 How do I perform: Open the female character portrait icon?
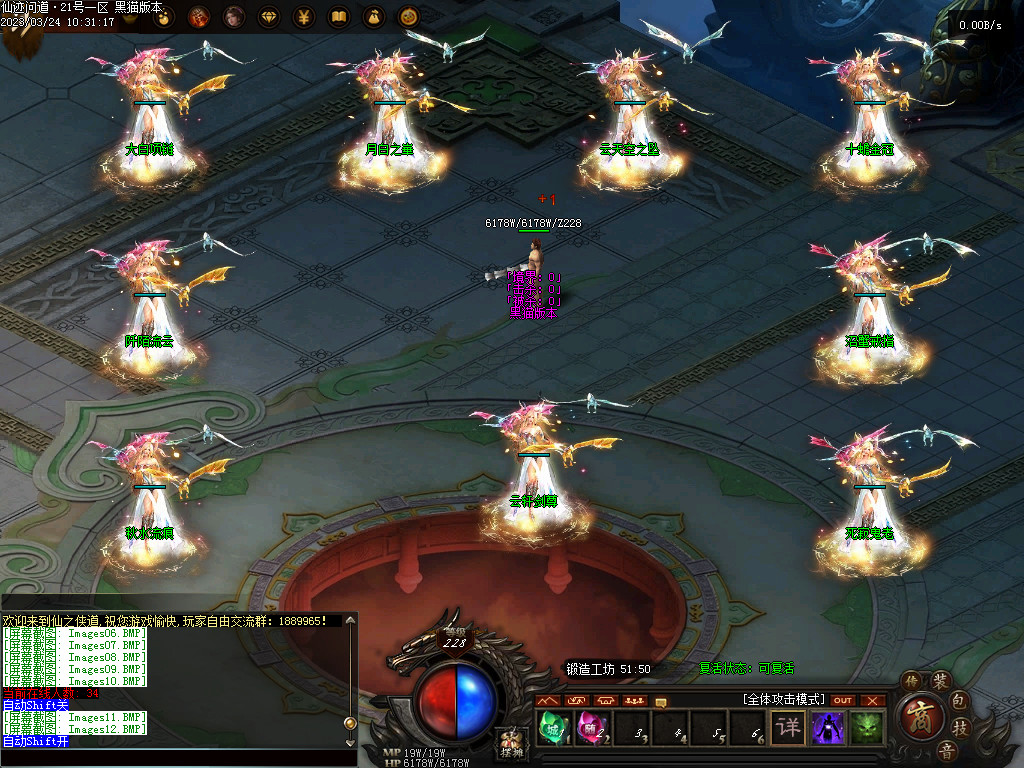(234, 16)
